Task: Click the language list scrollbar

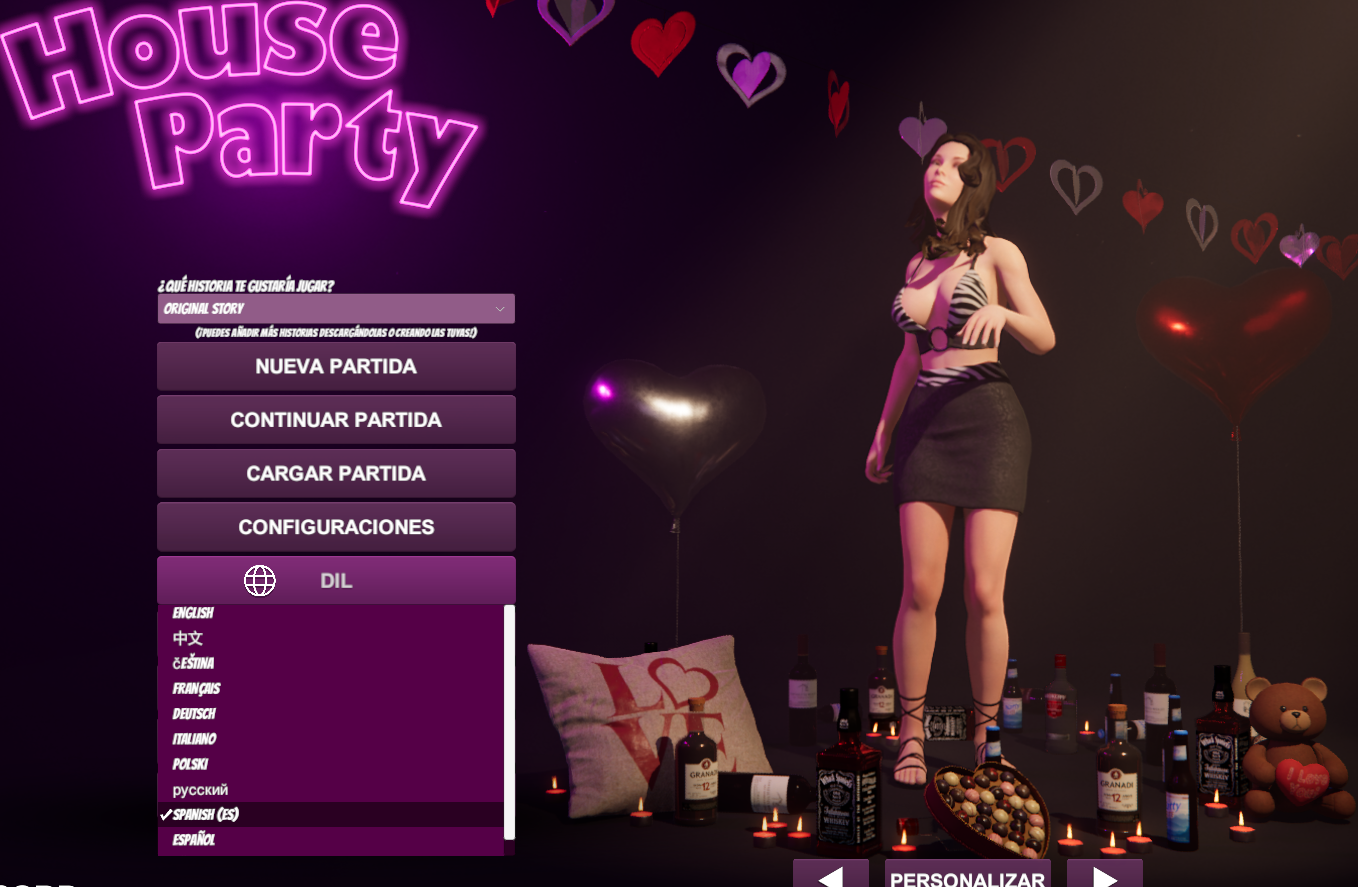Action: click(x=509, y=722)
